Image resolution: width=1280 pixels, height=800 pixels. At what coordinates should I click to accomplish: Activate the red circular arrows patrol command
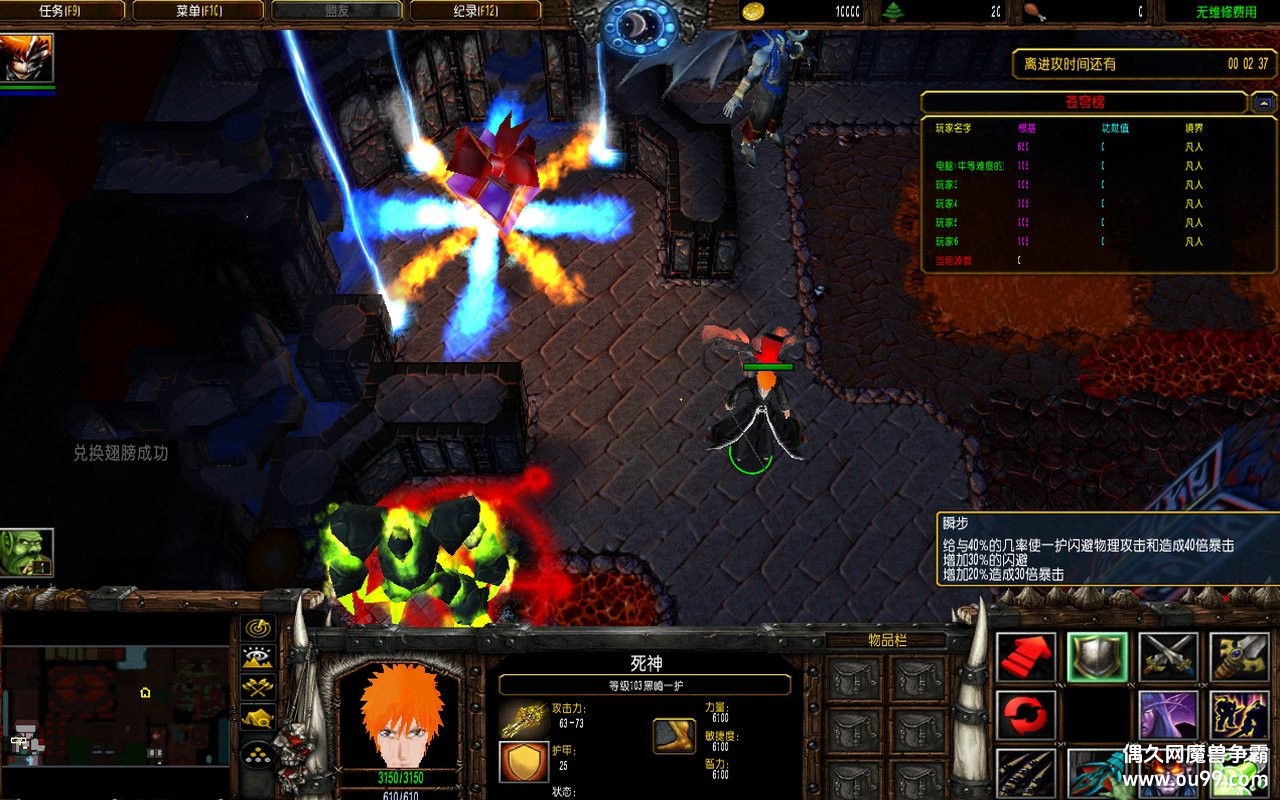pyautogui.click(x=1026, y=715)
